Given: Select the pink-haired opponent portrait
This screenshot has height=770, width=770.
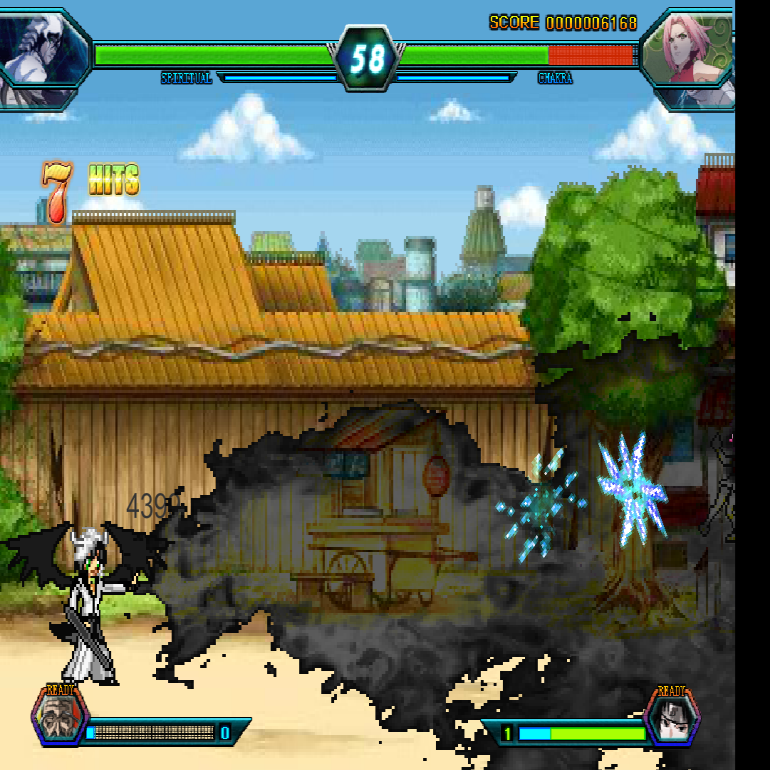Looking at the screenshot, I should pos(690,57).
